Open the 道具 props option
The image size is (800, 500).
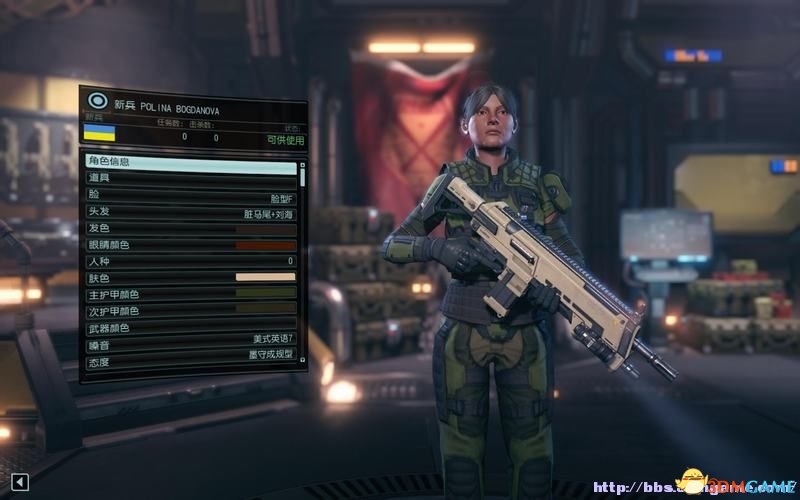pyautogui.click(x=190, y=178)
